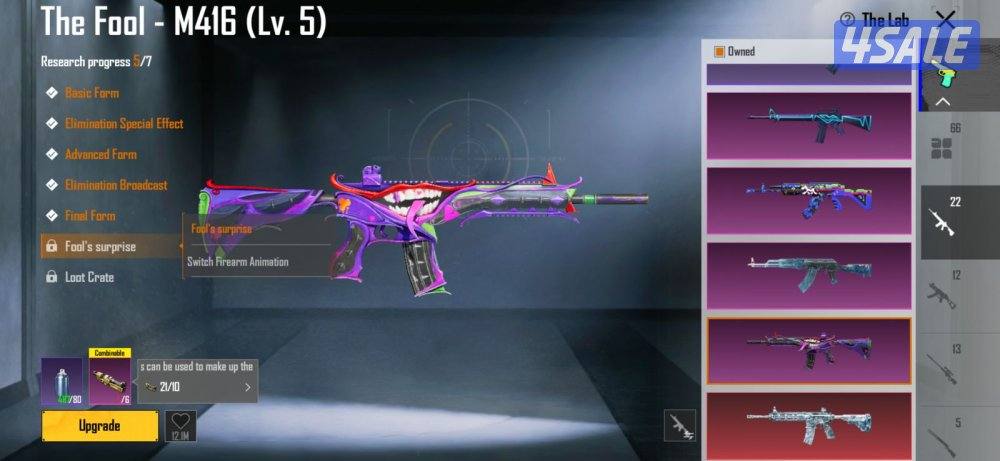This screenshot has width=1000, height=461.
Task: Select the spray paint can material slot
Action: pyautogui.click(x=61, y=382)
